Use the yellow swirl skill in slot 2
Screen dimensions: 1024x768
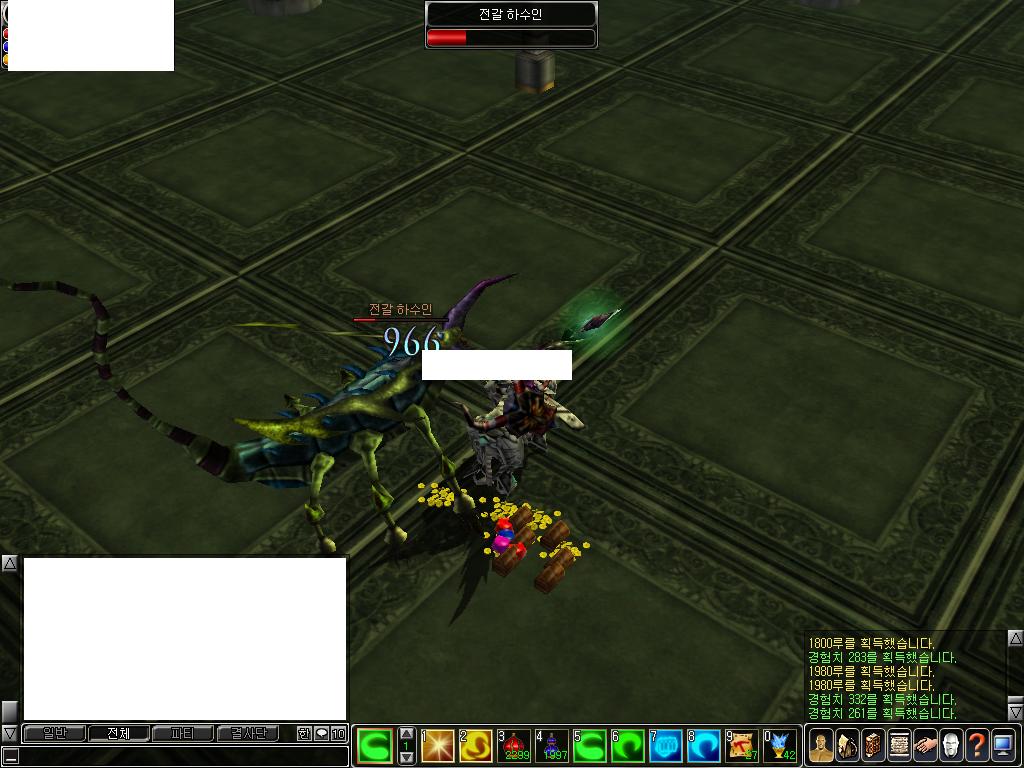pos(476,745)
